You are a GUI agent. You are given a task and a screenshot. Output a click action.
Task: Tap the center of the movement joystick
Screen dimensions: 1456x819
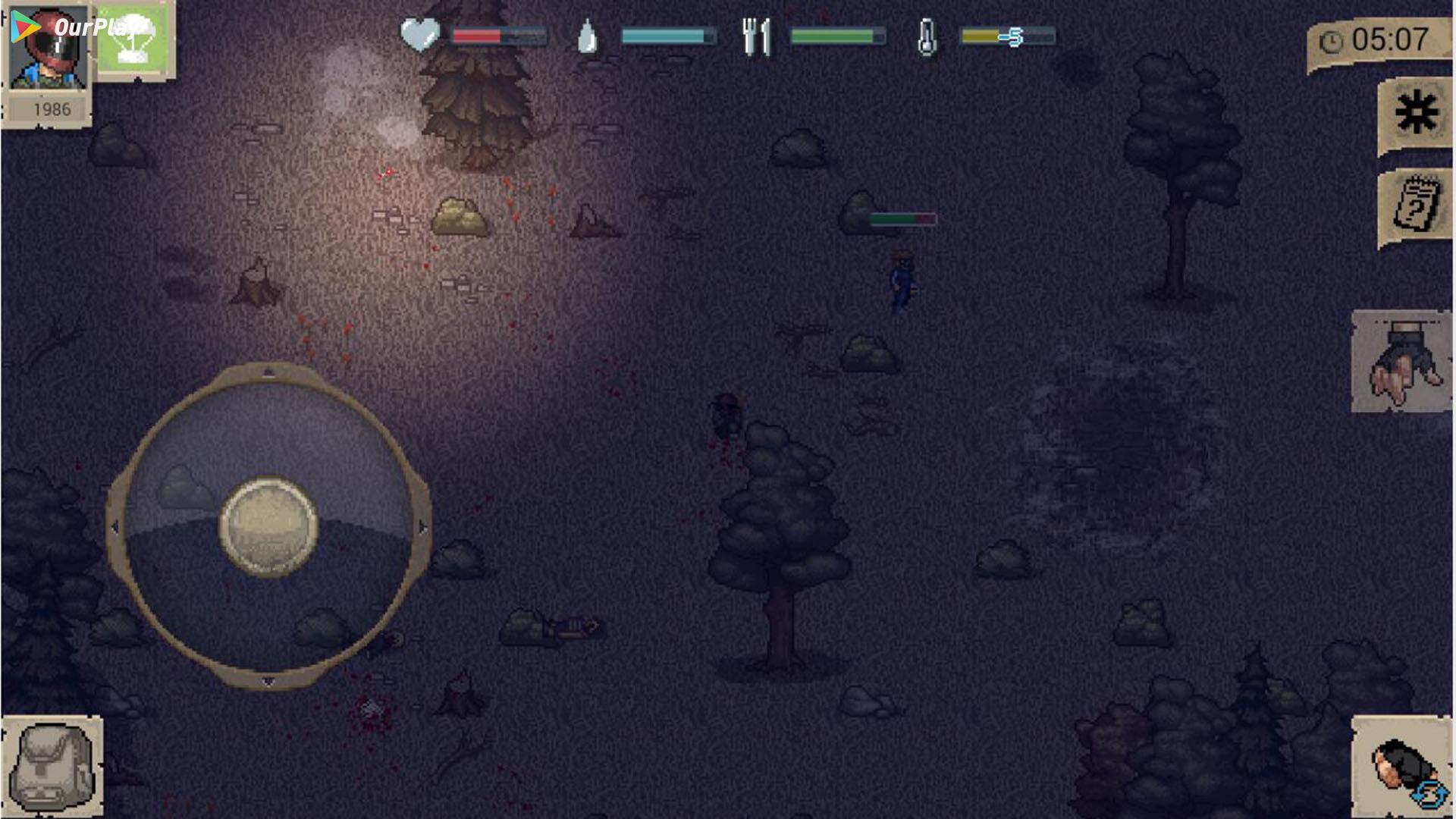click(269, 527)
